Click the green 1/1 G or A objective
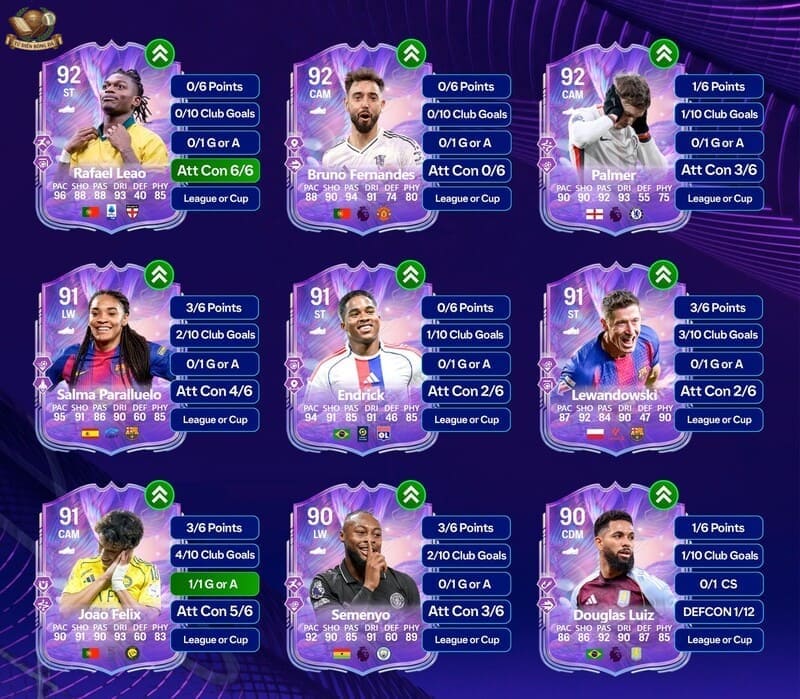This screenshot has height=699, width=800. pyautogui.click(x=215, y=583)
